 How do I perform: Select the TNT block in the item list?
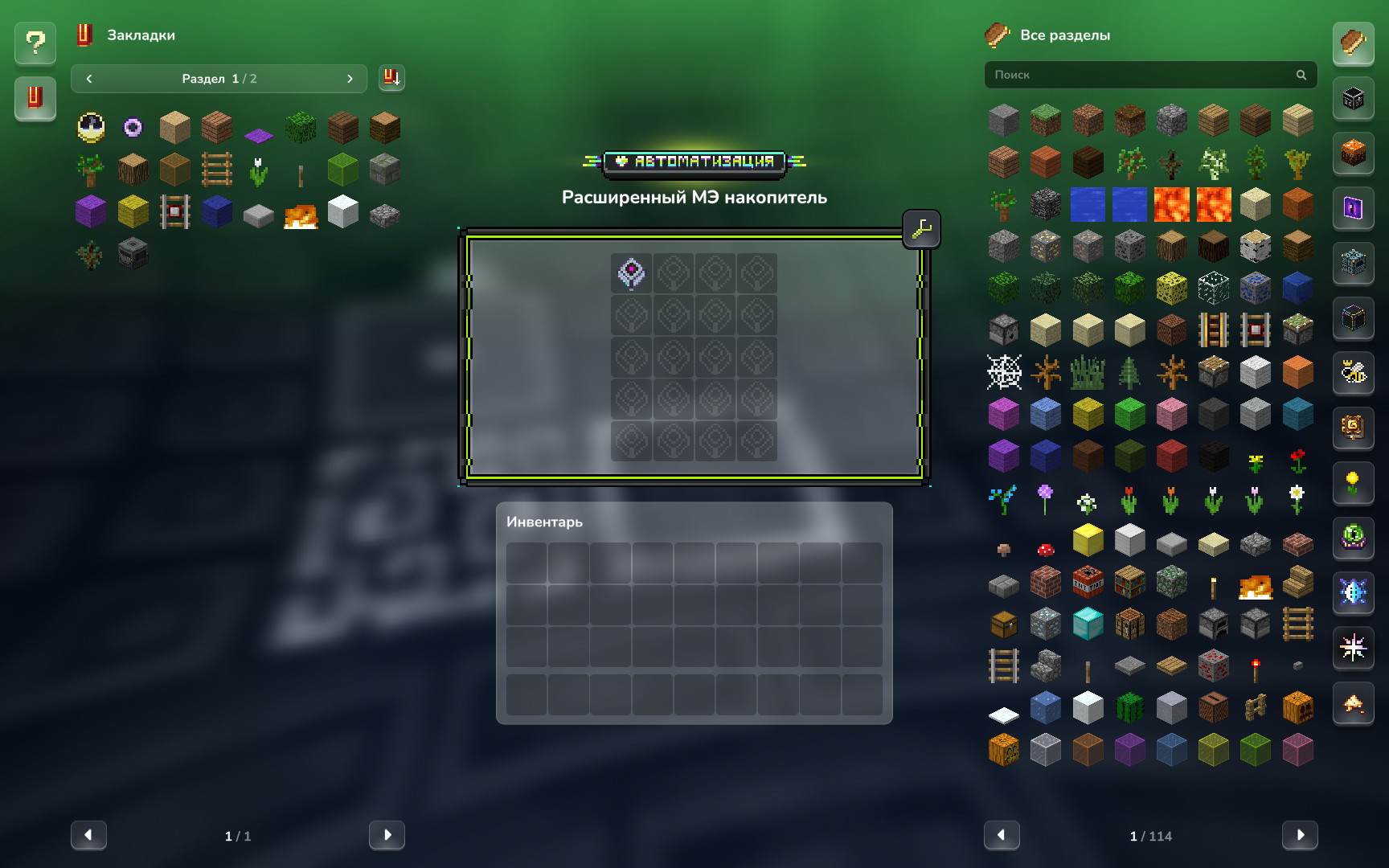[1088, 583]
